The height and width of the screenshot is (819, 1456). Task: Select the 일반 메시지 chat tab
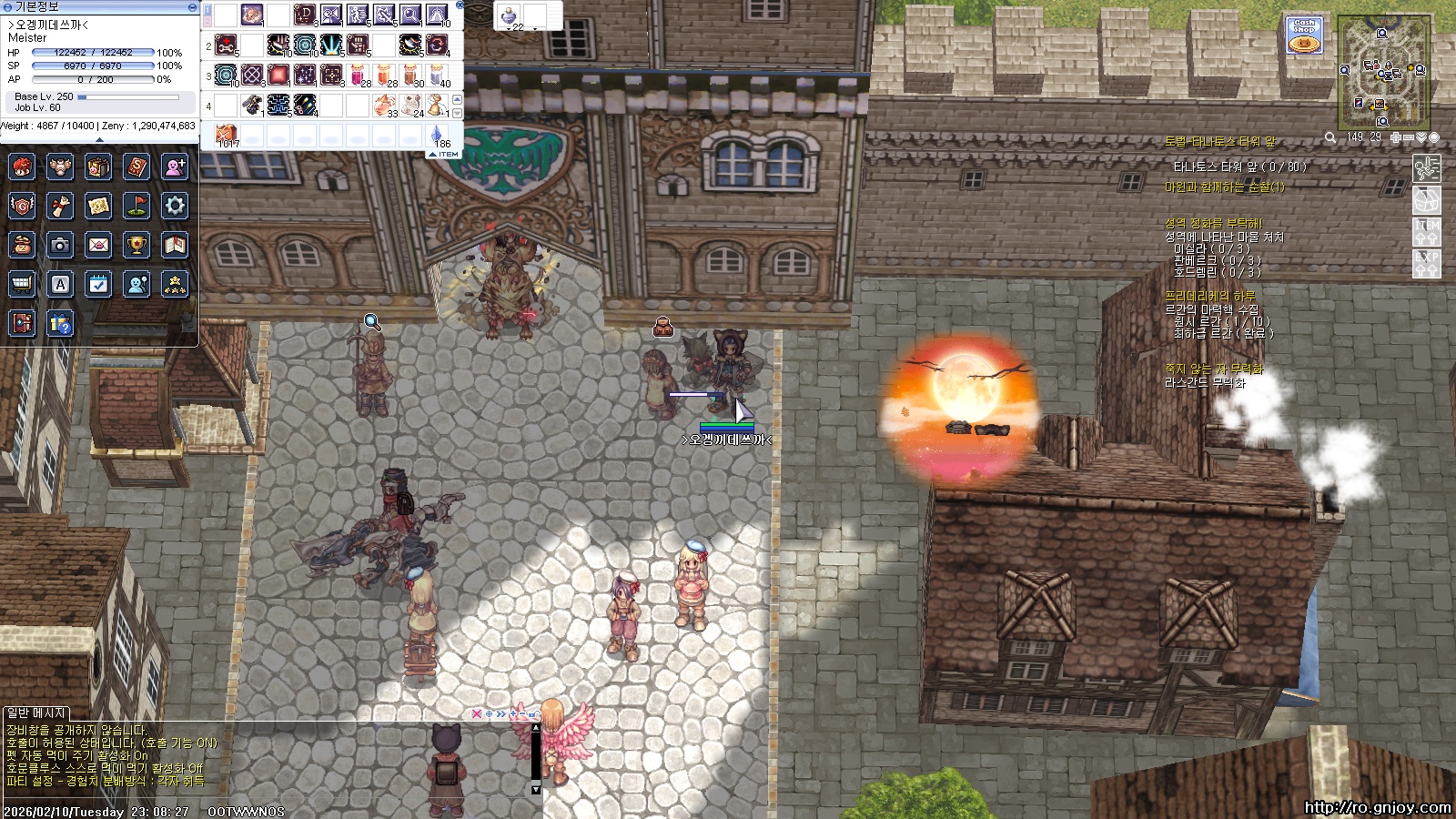click(35, 713)
